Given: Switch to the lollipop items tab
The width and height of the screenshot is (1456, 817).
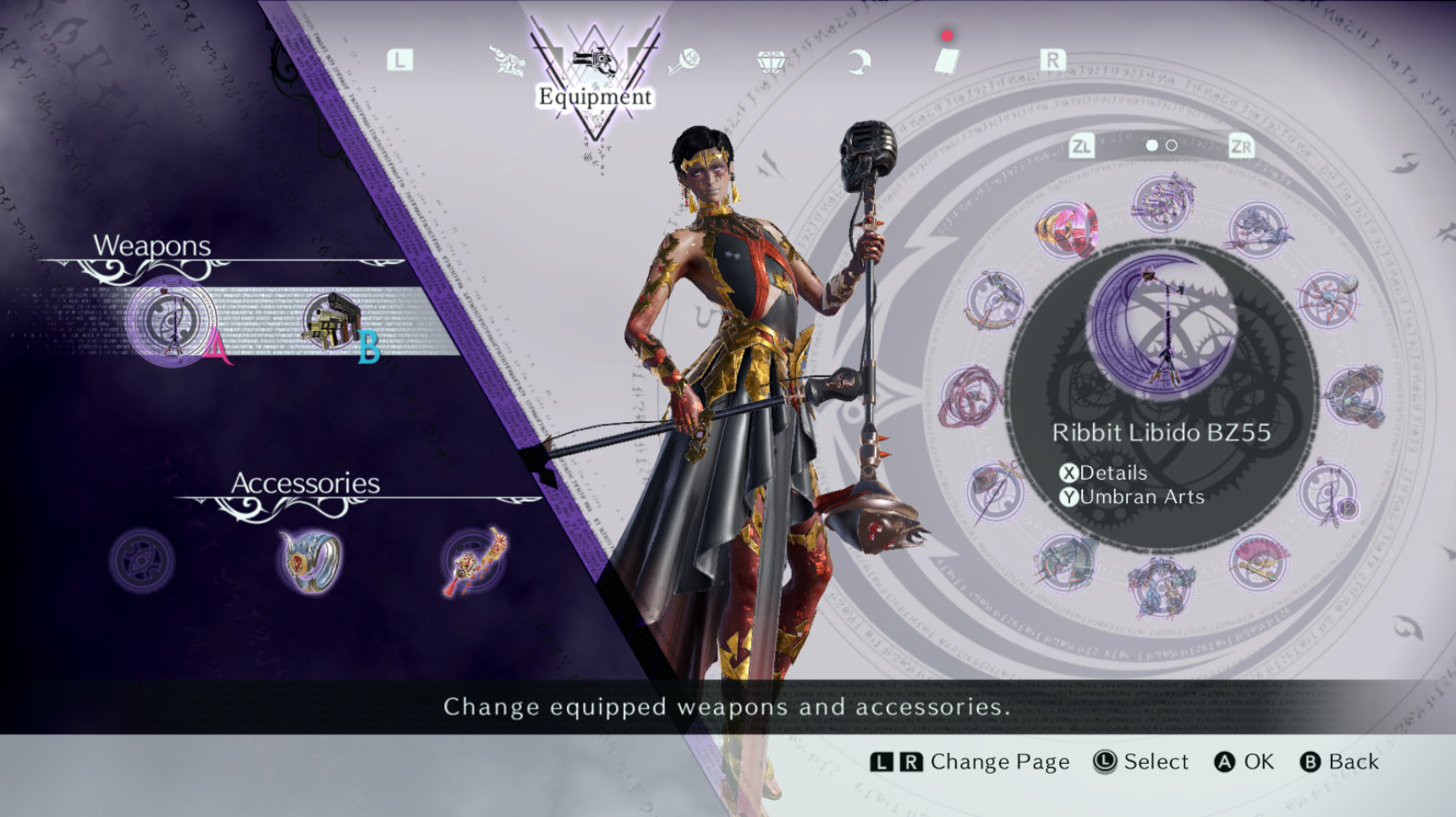Looking at the screenshot, I should (x=685, y=59).
